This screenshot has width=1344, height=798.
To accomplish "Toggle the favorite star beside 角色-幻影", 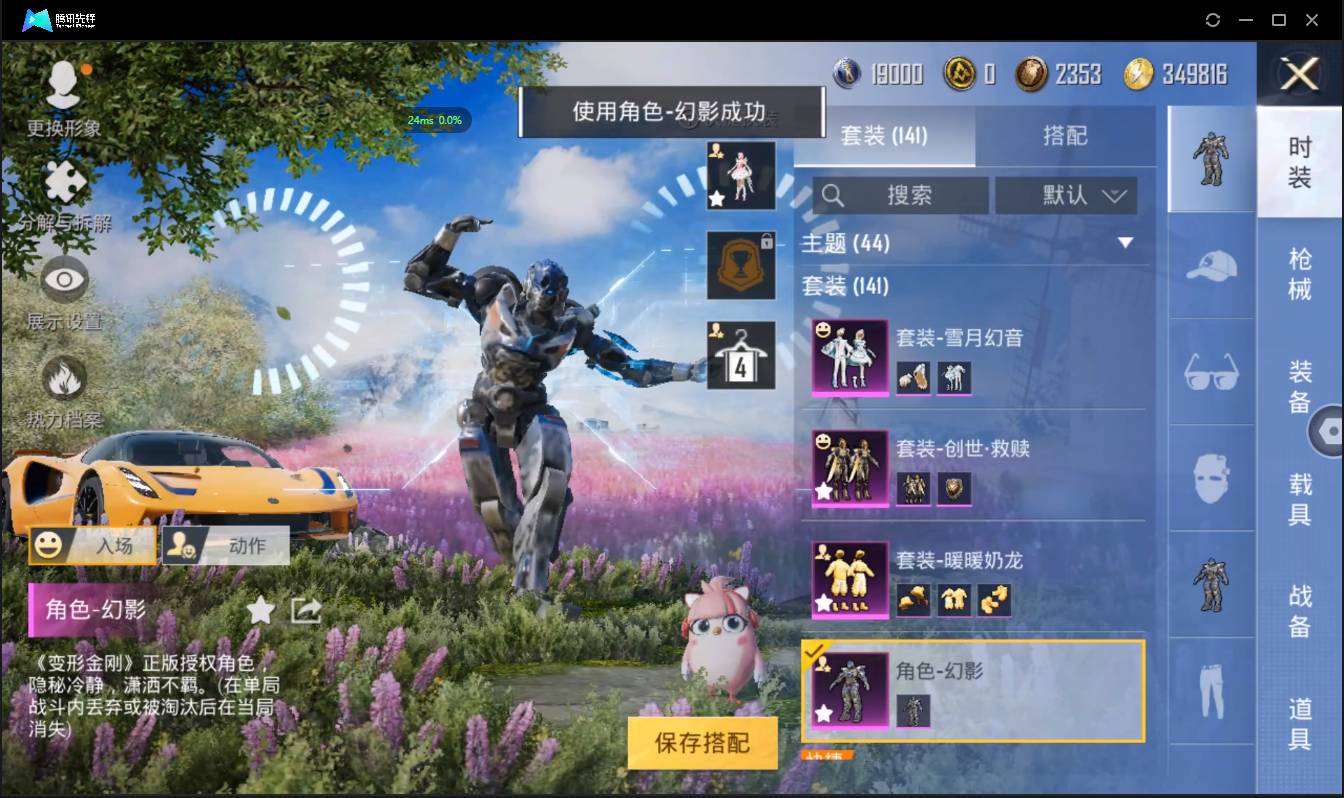I will (x=261, y=610).
